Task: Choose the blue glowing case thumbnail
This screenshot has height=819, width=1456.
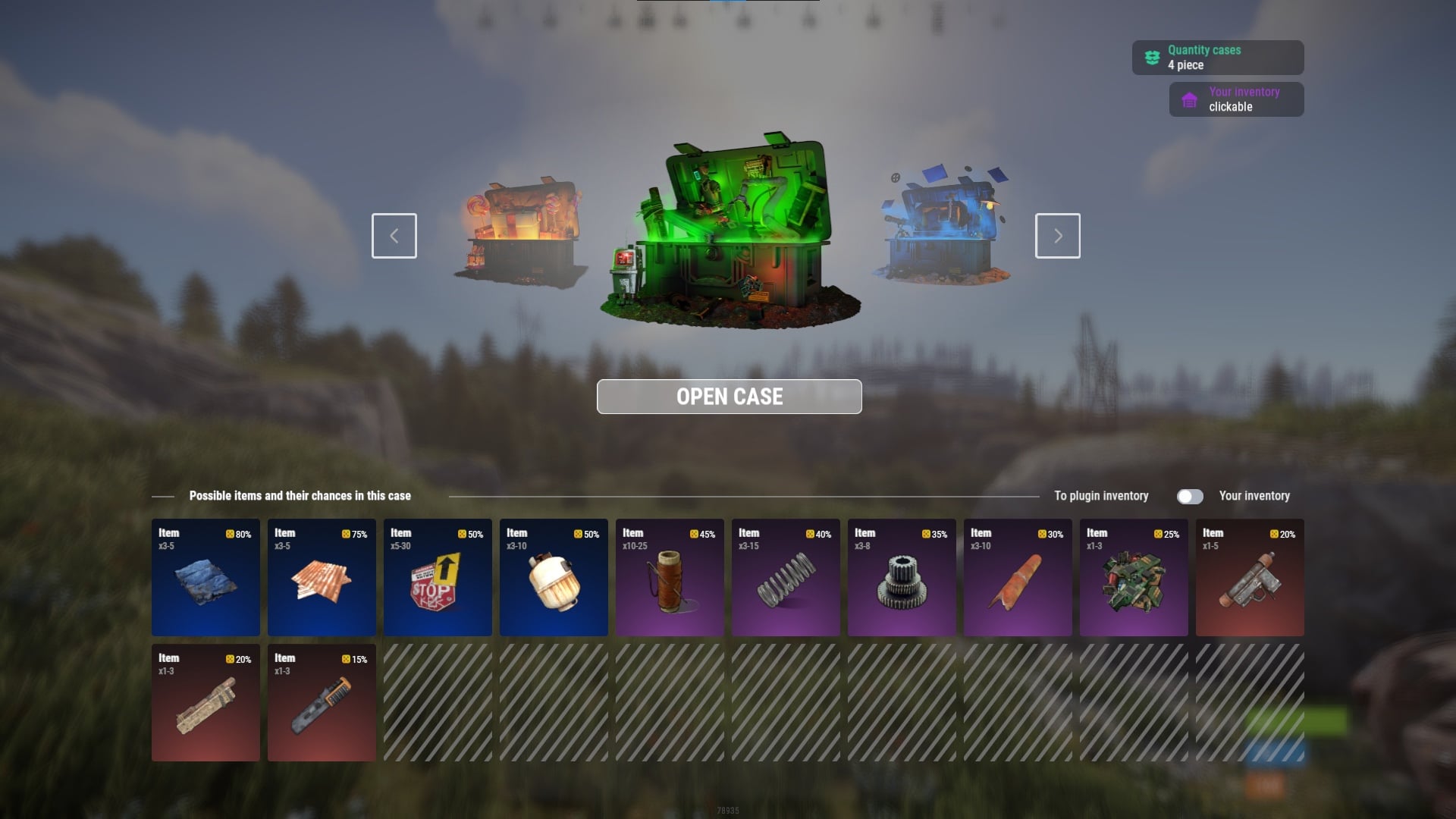Action: 943,227
